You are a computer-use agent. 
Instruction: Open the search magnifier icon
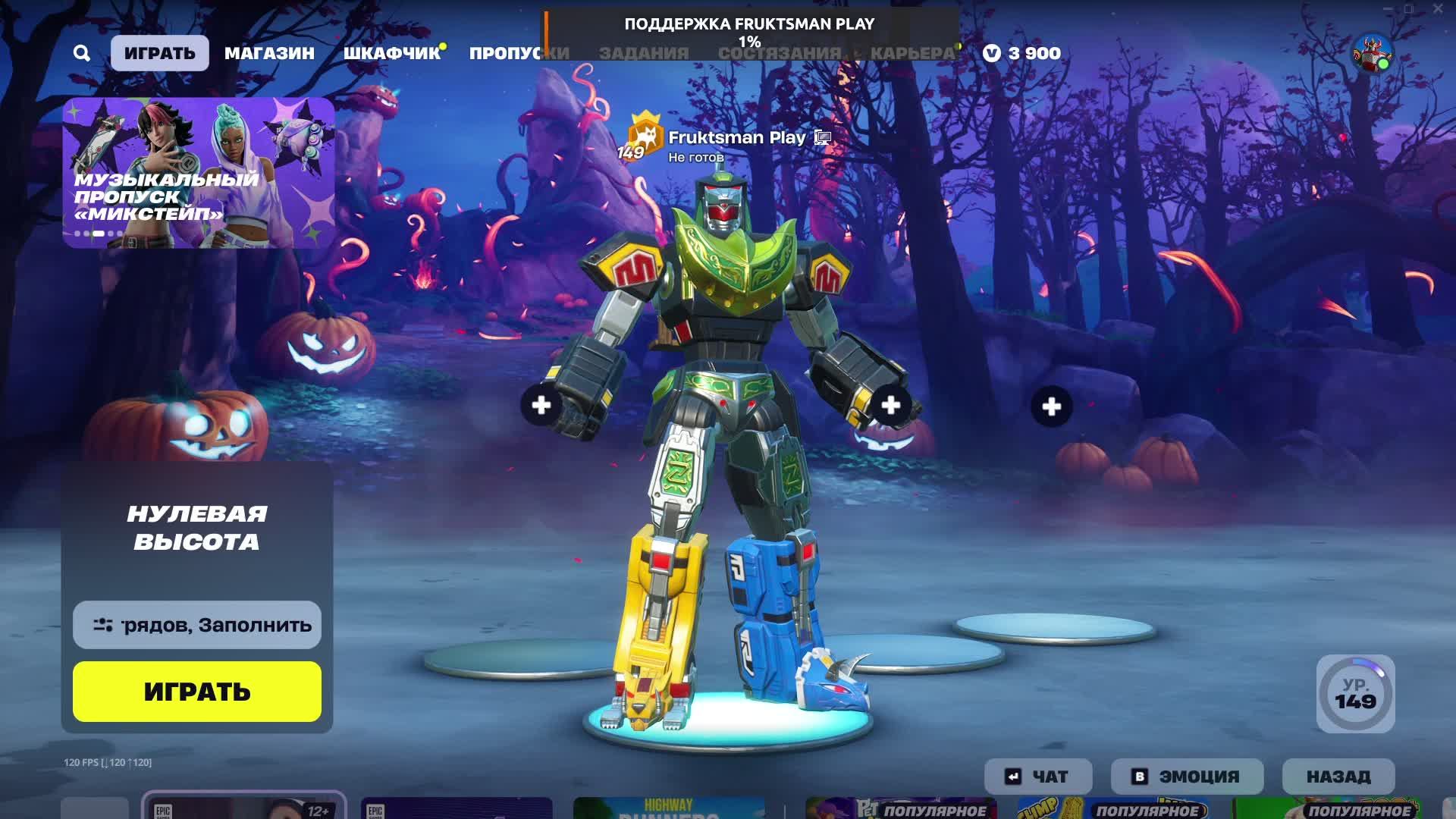click(x=82, y=53)
